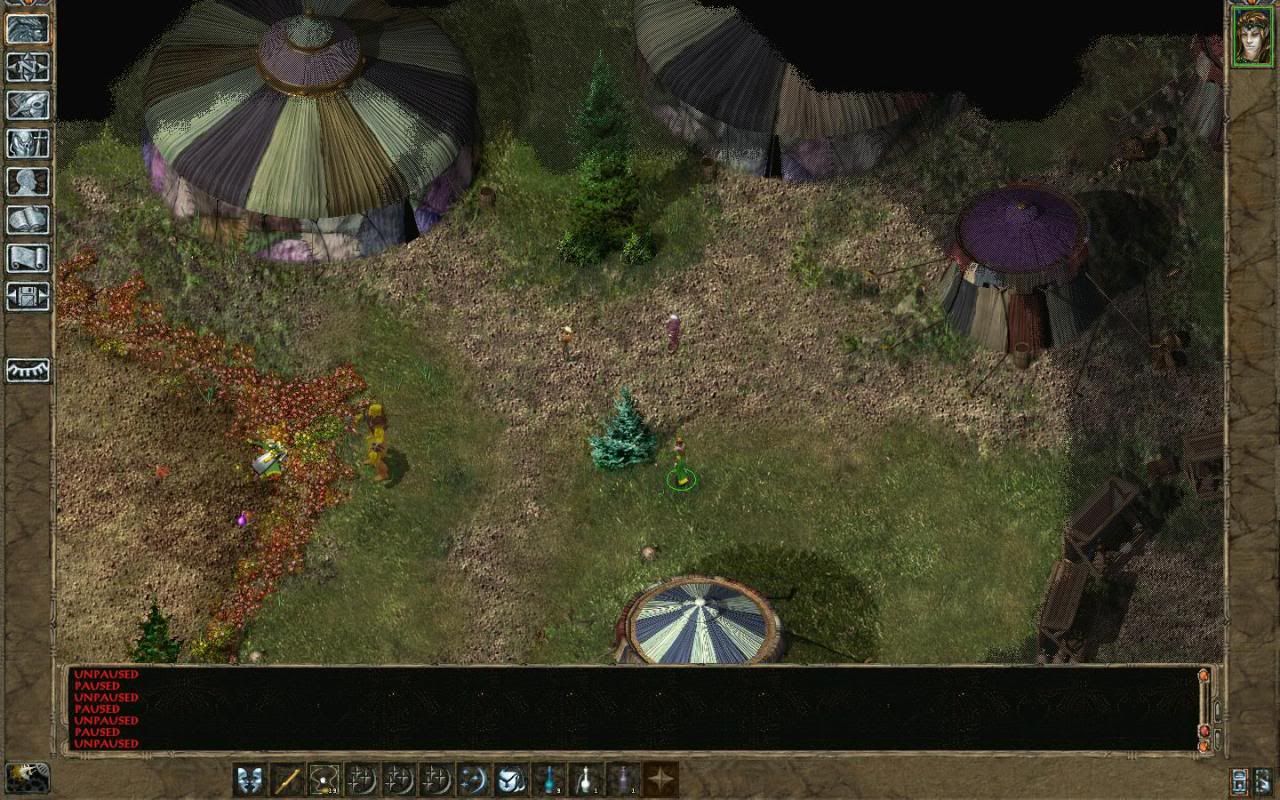Use the teal potion in the quick slot

[x=549, y=779]
